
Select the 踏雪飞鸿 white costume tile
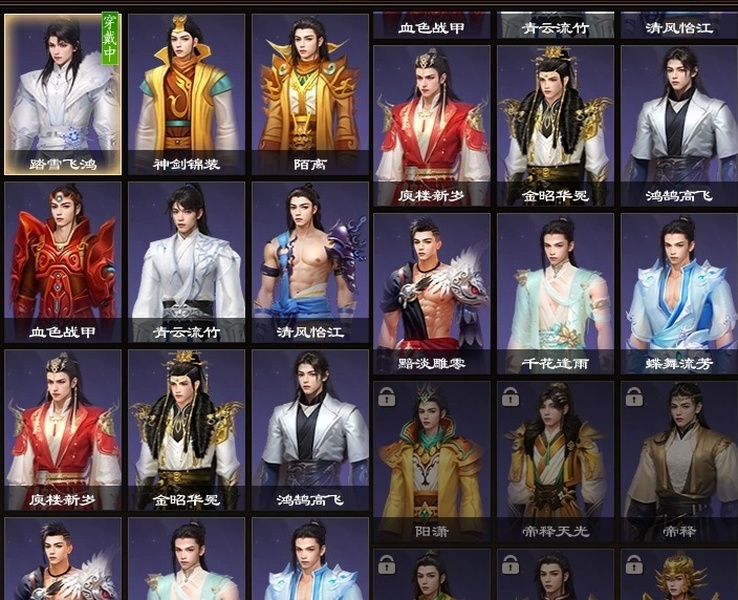[63, 93]
